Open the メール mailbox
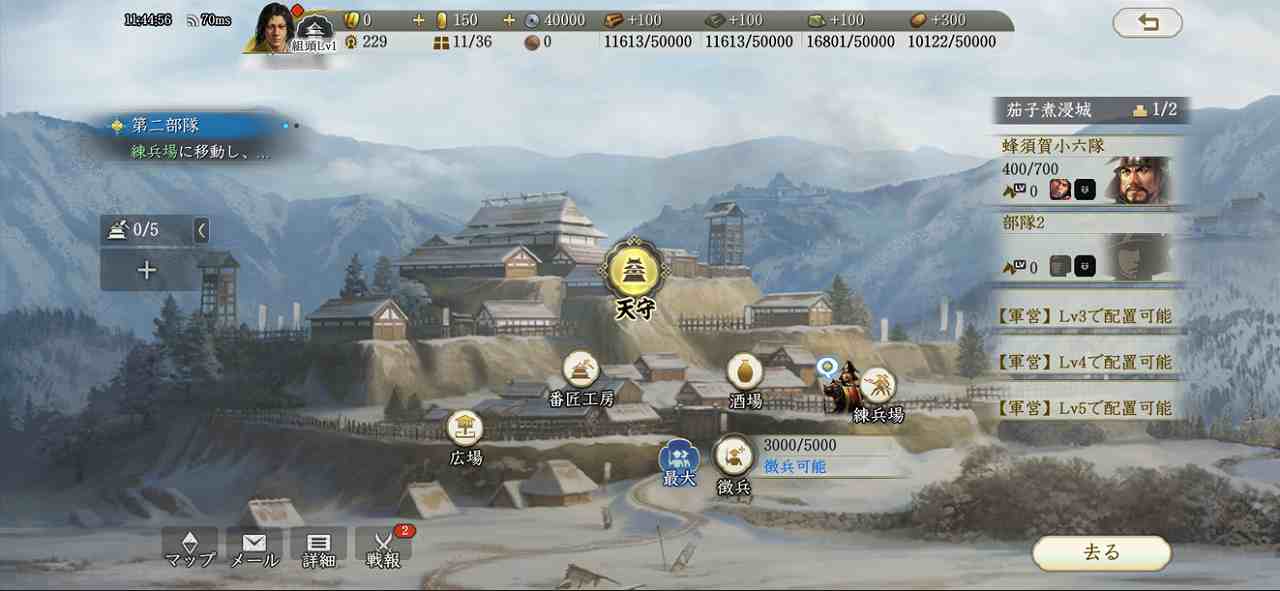This screenshot has width=1280, height=591. pos(254,548)
